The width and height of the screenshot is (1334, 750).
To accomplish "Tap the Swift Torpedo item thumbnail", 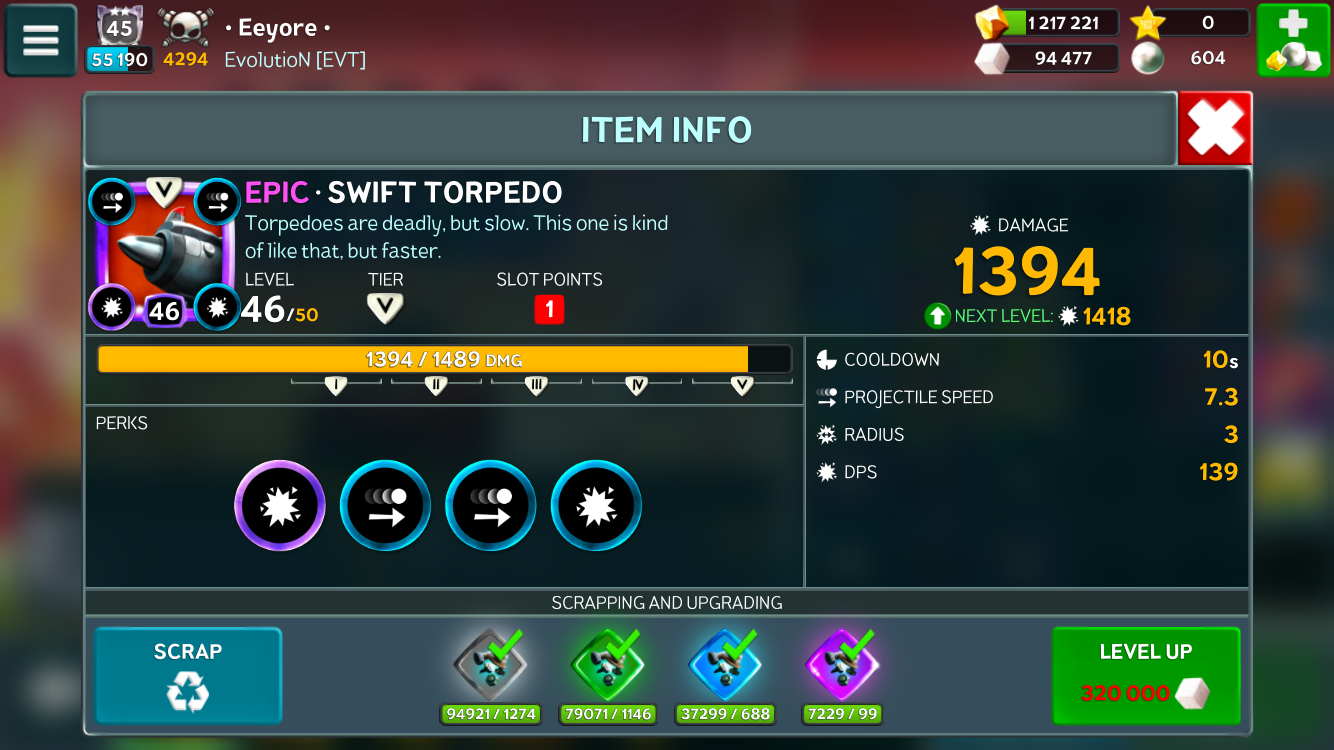I will pyautogui.click(x=164, y=253).
